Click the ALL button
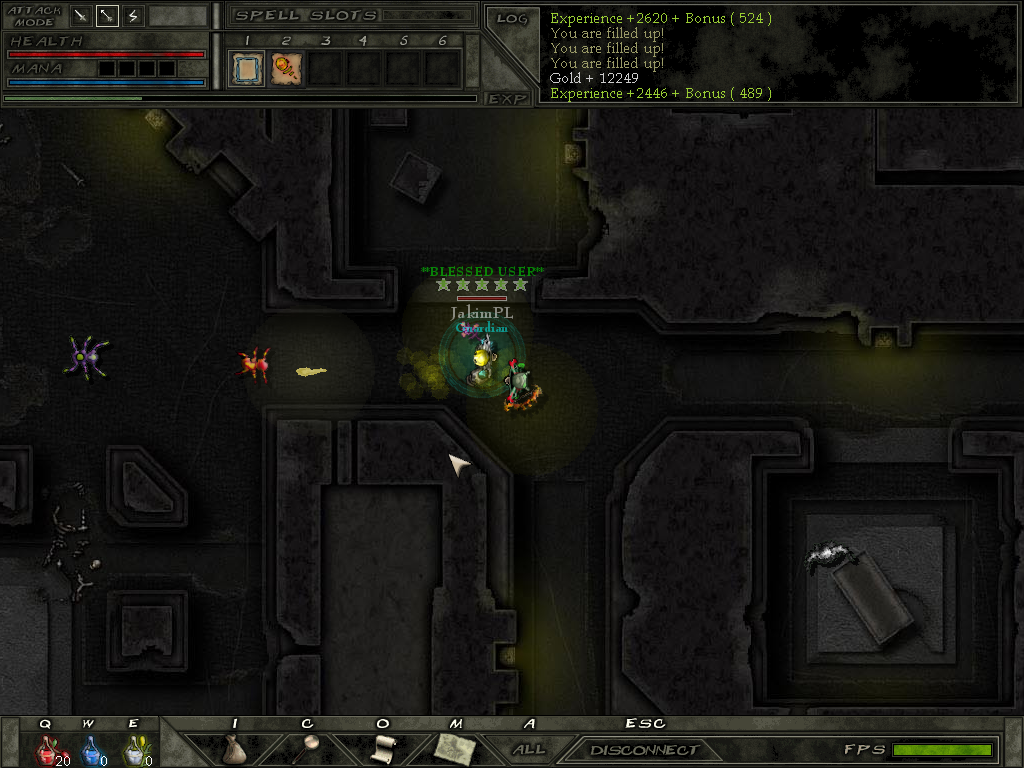Image resolution: width=1024 pixels, height=768 pixels. 529,749
